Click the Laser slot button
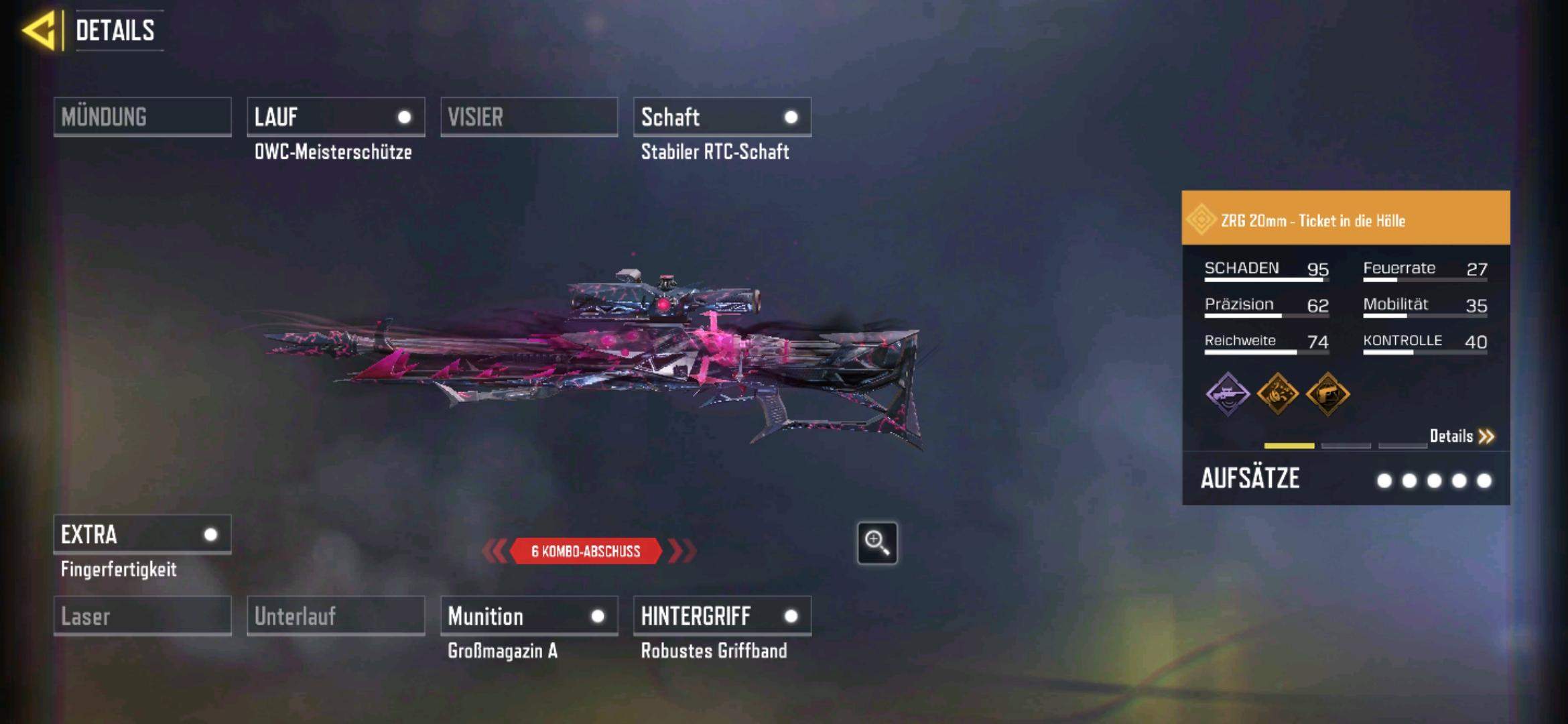 click(x=142, y=616)
